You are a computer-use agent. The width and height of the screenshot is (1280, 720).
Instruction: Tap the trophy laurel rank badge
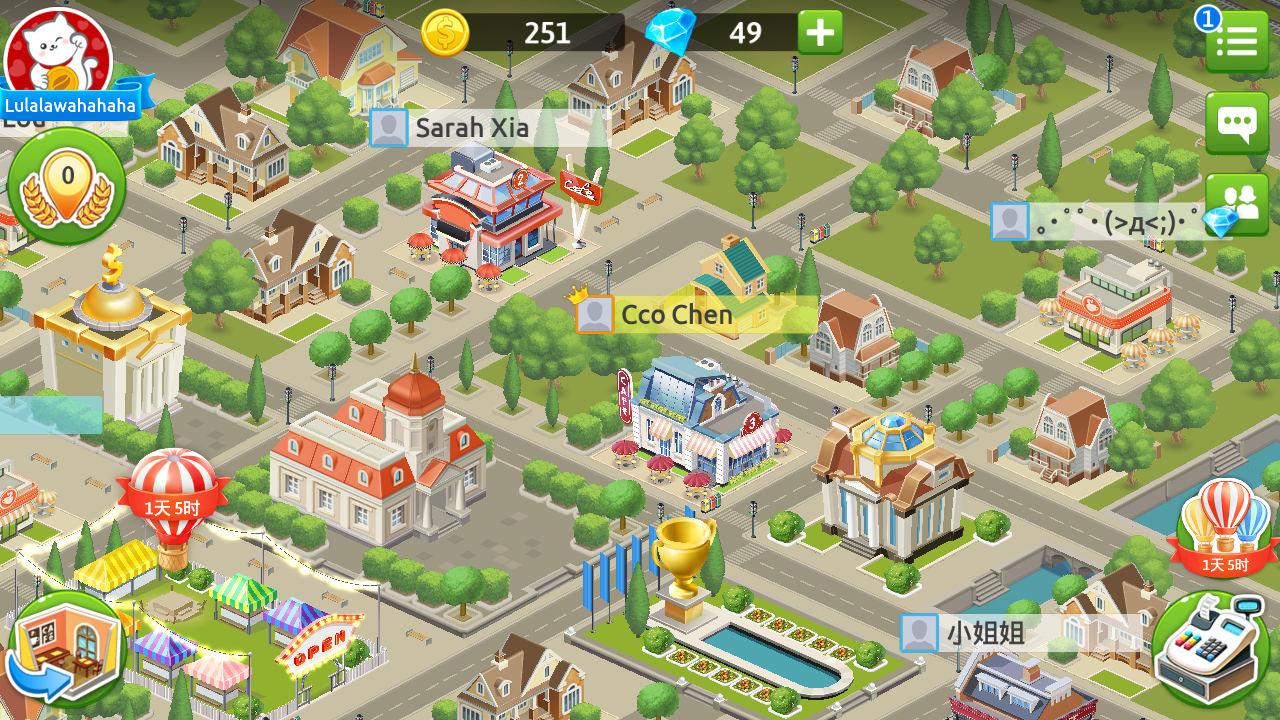67,186
